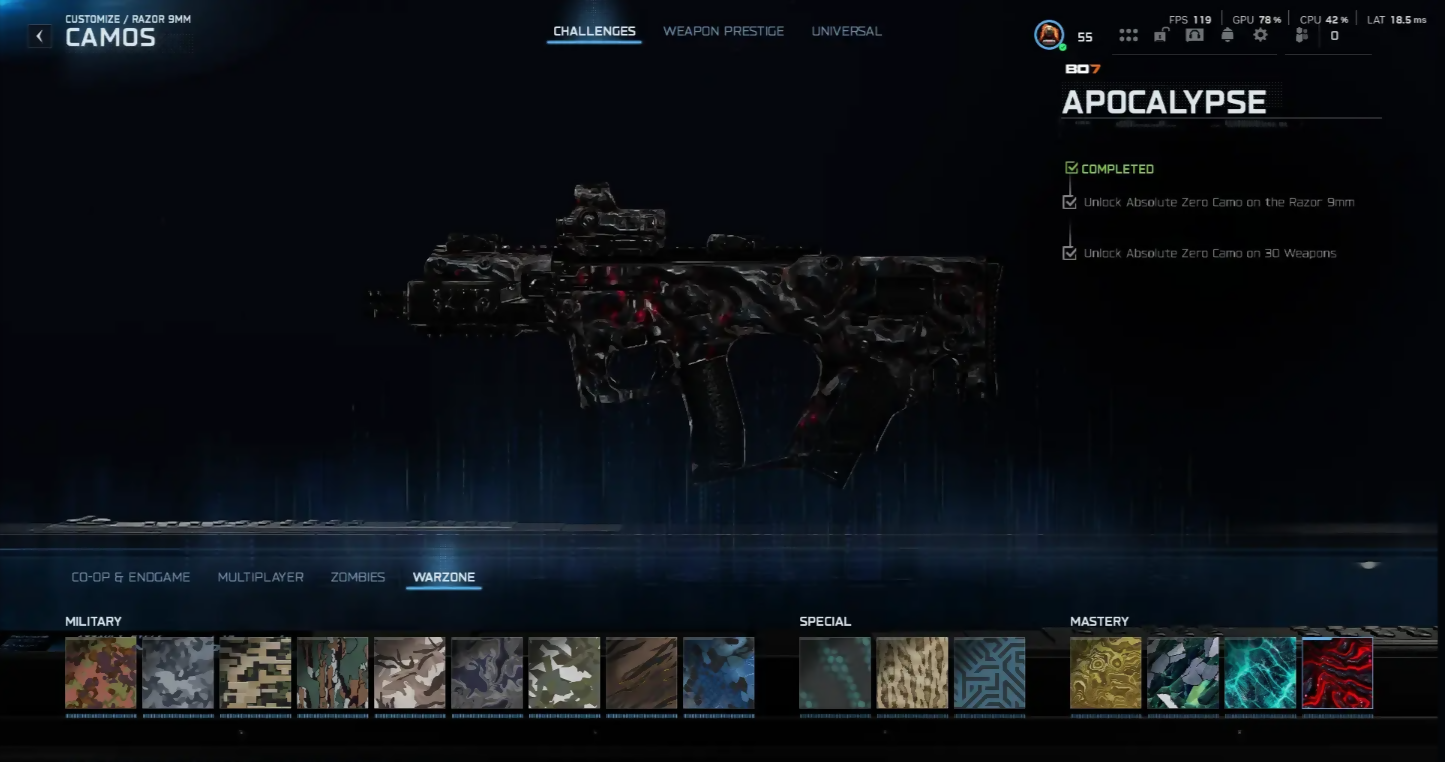Select the cyan lightning Mastery camo

1260,673
